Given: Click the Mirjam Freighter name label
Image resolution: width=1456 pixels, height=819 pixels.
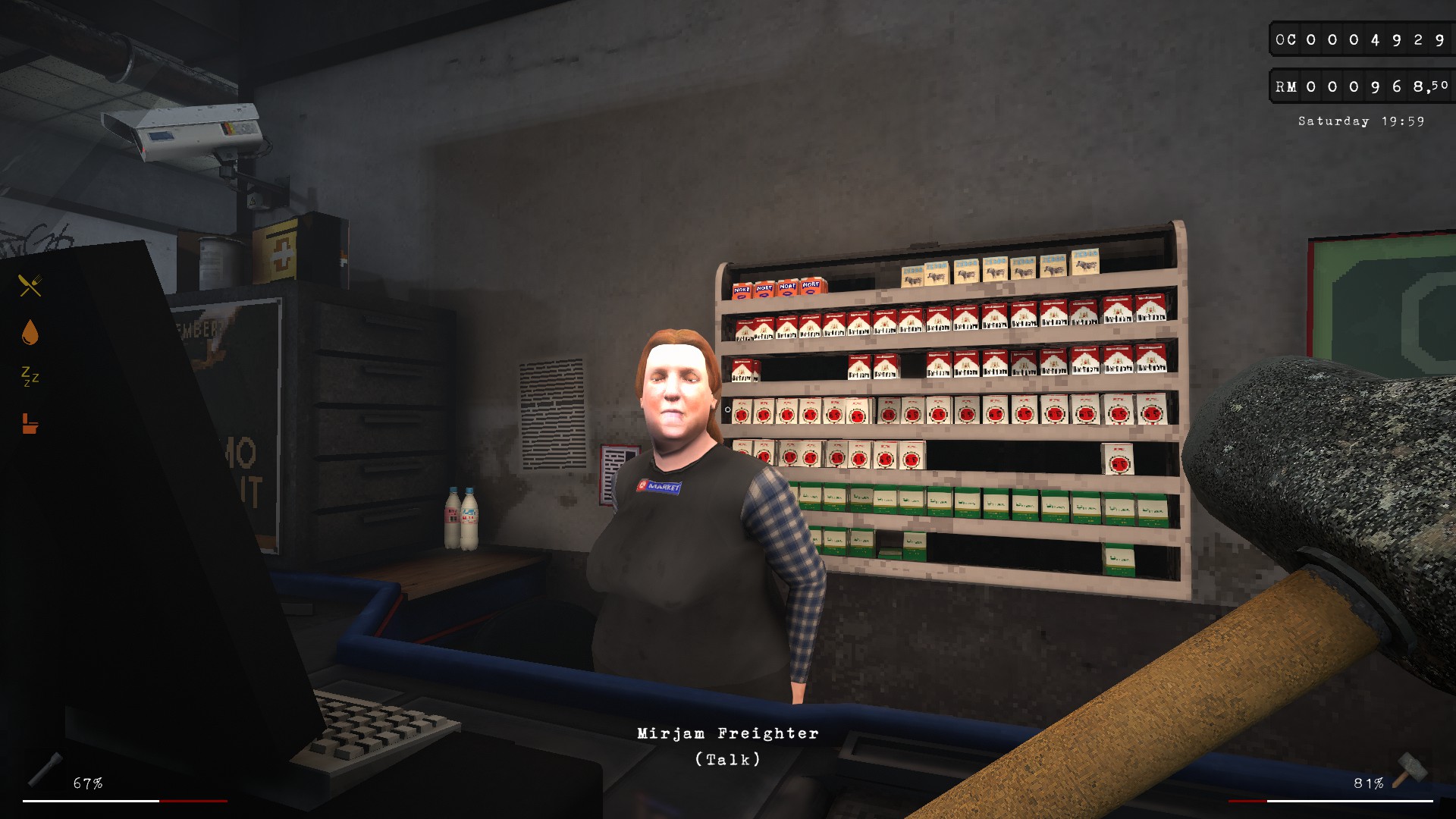Looking at the screenshot, I should tap(728, 733).
